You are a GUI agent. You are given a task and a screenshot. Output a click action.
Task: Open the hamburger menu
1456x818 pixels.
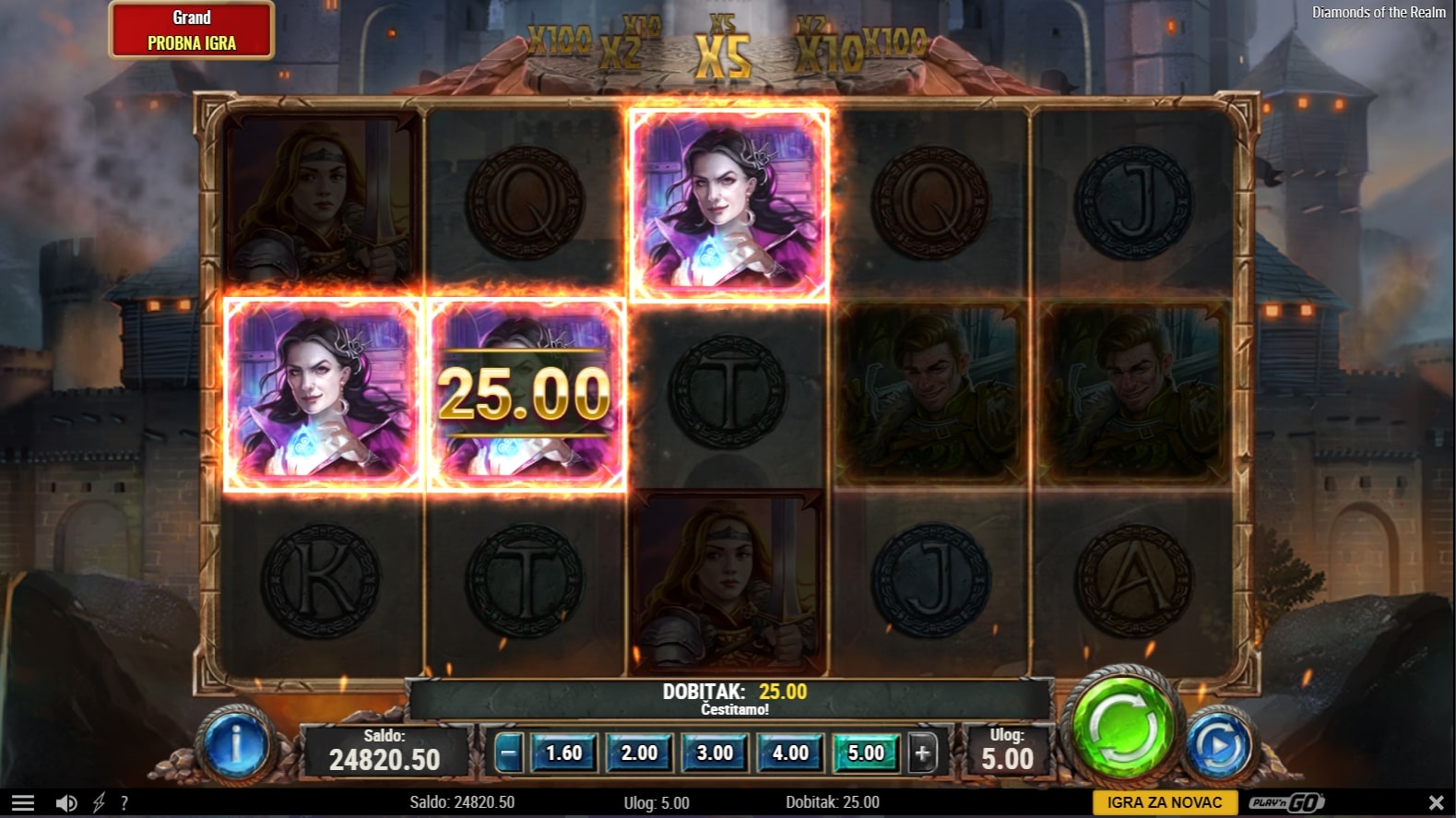pyautogui.click(x=23, y=803)
